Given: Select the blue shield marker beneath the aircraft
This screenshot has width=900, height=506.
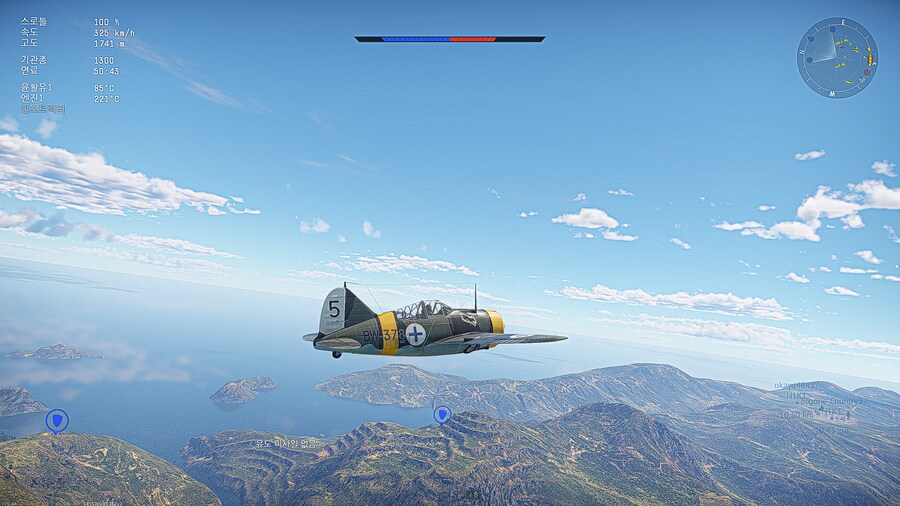Looking at the screenshot, I should (441, 413).
